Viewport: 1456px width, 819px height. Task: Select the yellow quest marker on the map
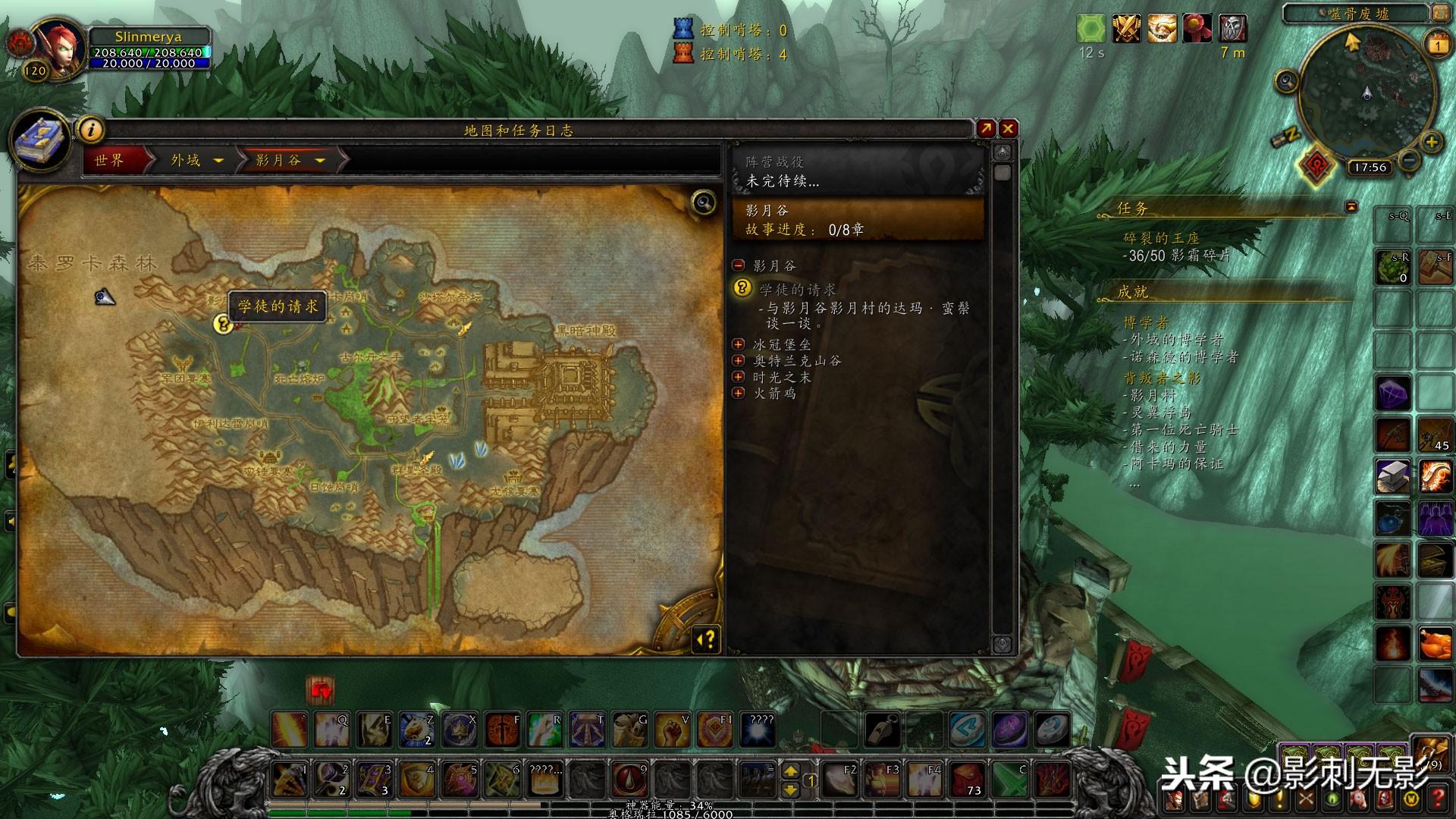(x=222, y=324)
